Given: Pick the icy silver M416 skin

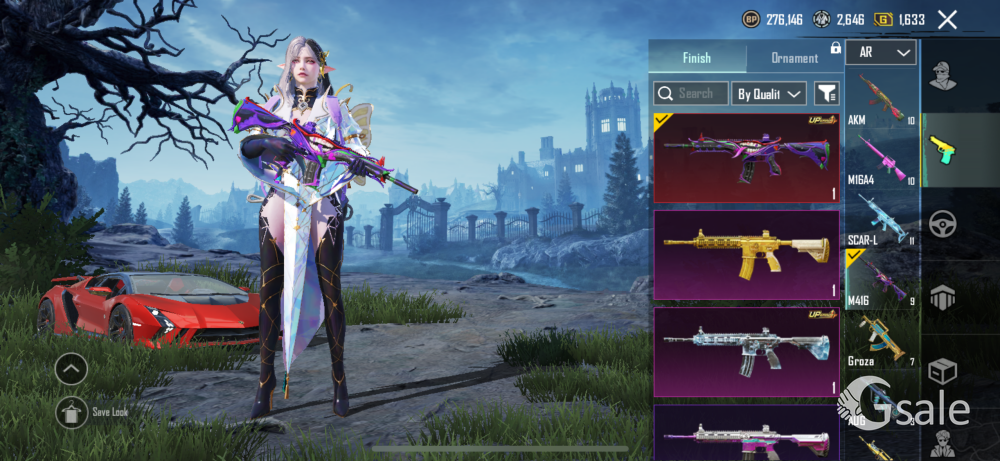Looking at the screenshot, I should (x=746, y=351).
